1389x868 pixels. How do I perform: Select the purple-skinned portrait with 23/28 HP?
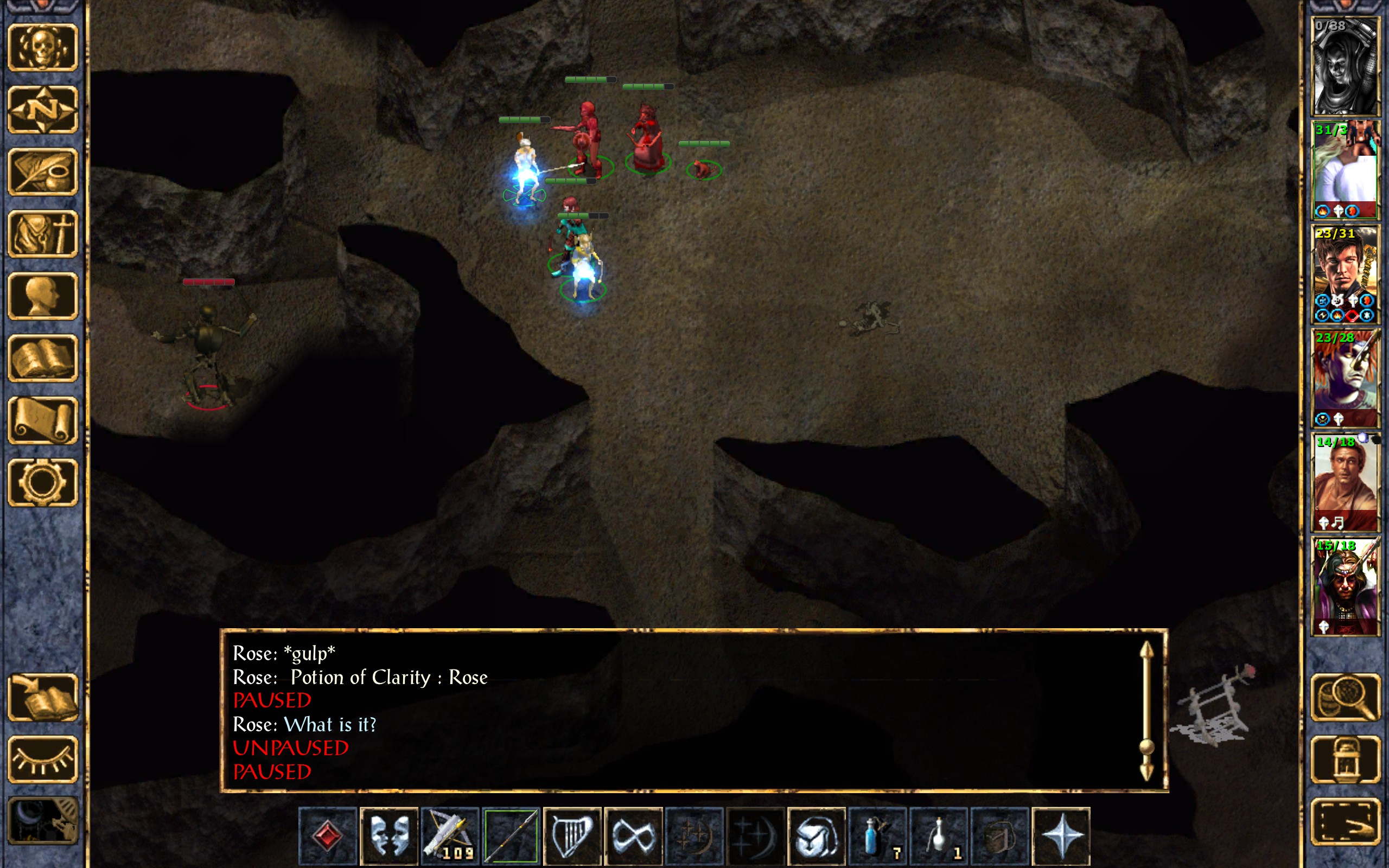(1346, 378)
